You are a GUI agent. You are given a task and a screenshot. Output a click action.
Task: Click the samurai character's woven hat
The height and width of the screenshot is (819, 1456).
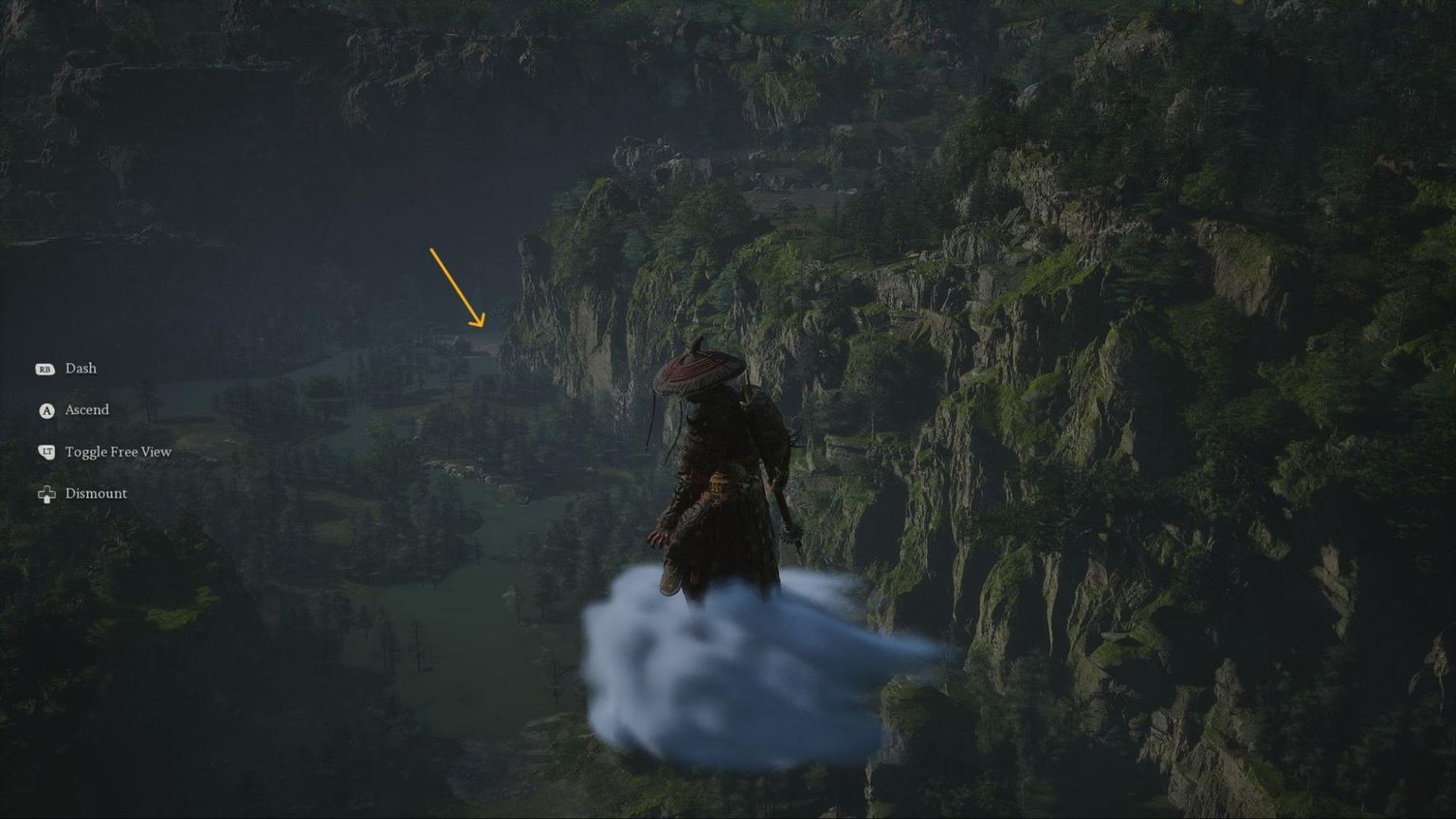[x=700, y=370]
